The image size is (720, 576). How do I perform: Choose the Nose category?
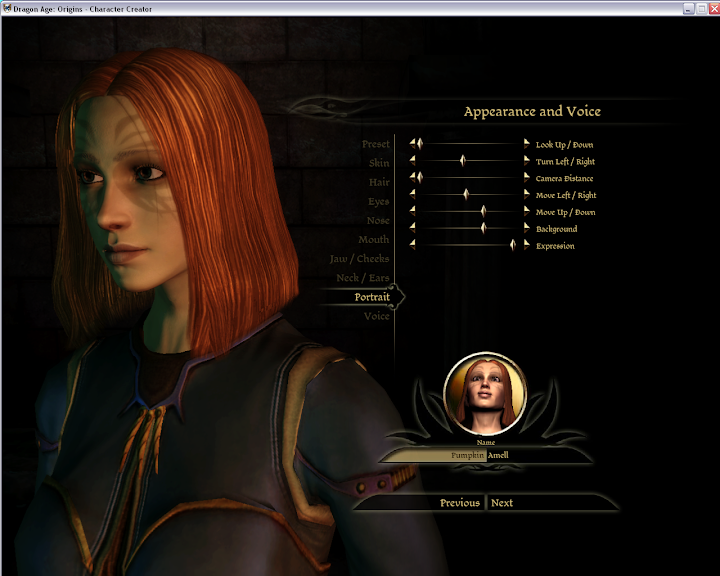click(378, 220)
